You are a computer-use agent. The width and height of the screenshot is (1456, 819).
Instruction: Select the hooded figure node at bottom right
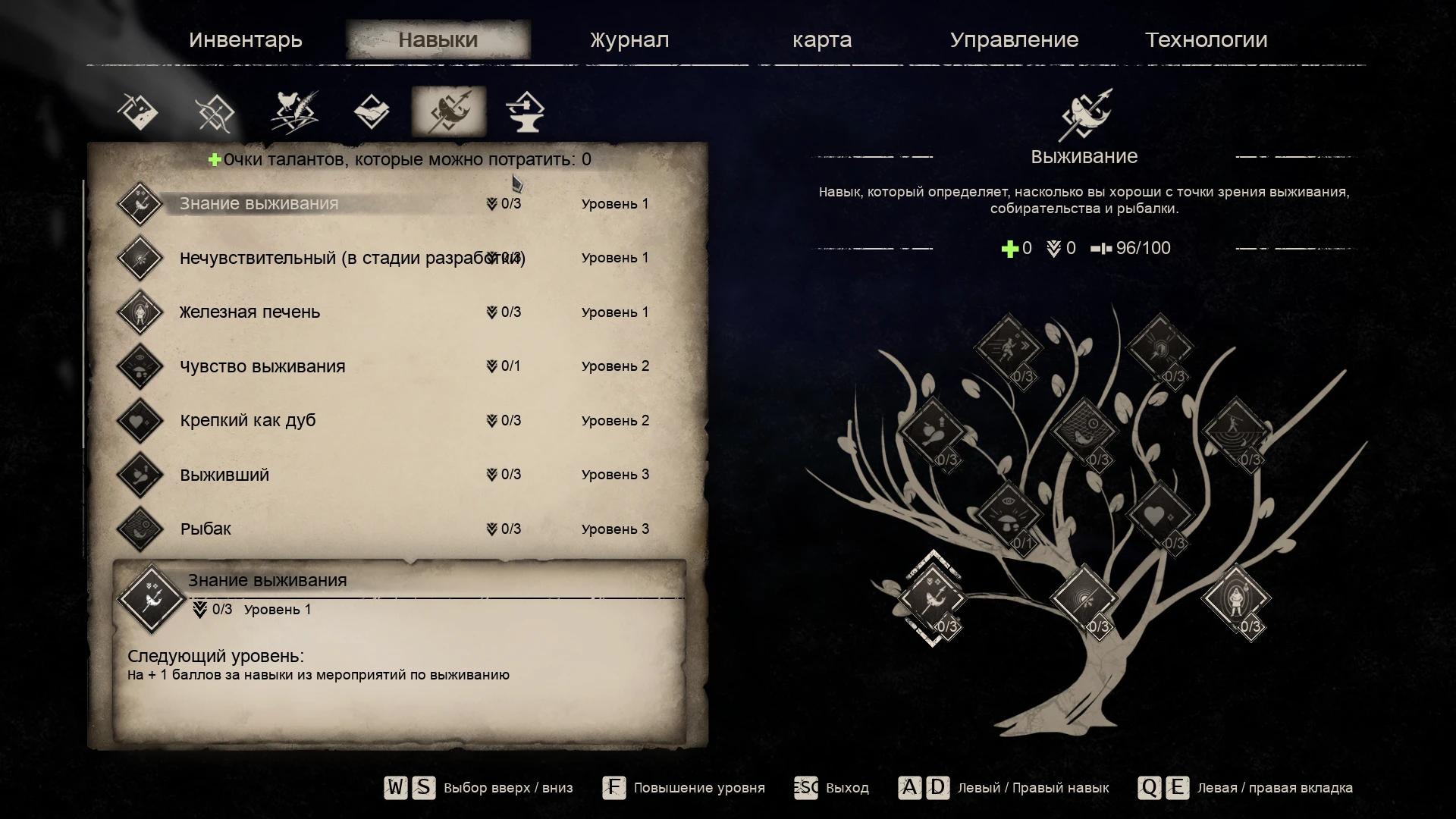[x=1235, y=597]
